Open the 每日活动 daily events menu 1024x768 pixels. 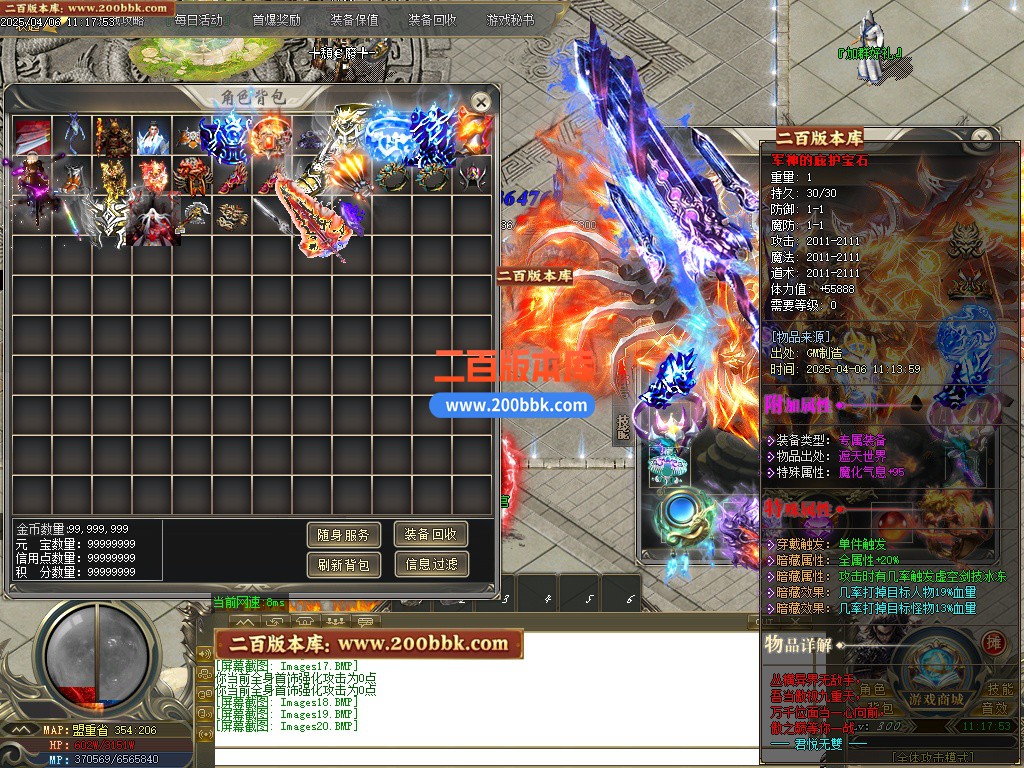[x=198, y=19]
